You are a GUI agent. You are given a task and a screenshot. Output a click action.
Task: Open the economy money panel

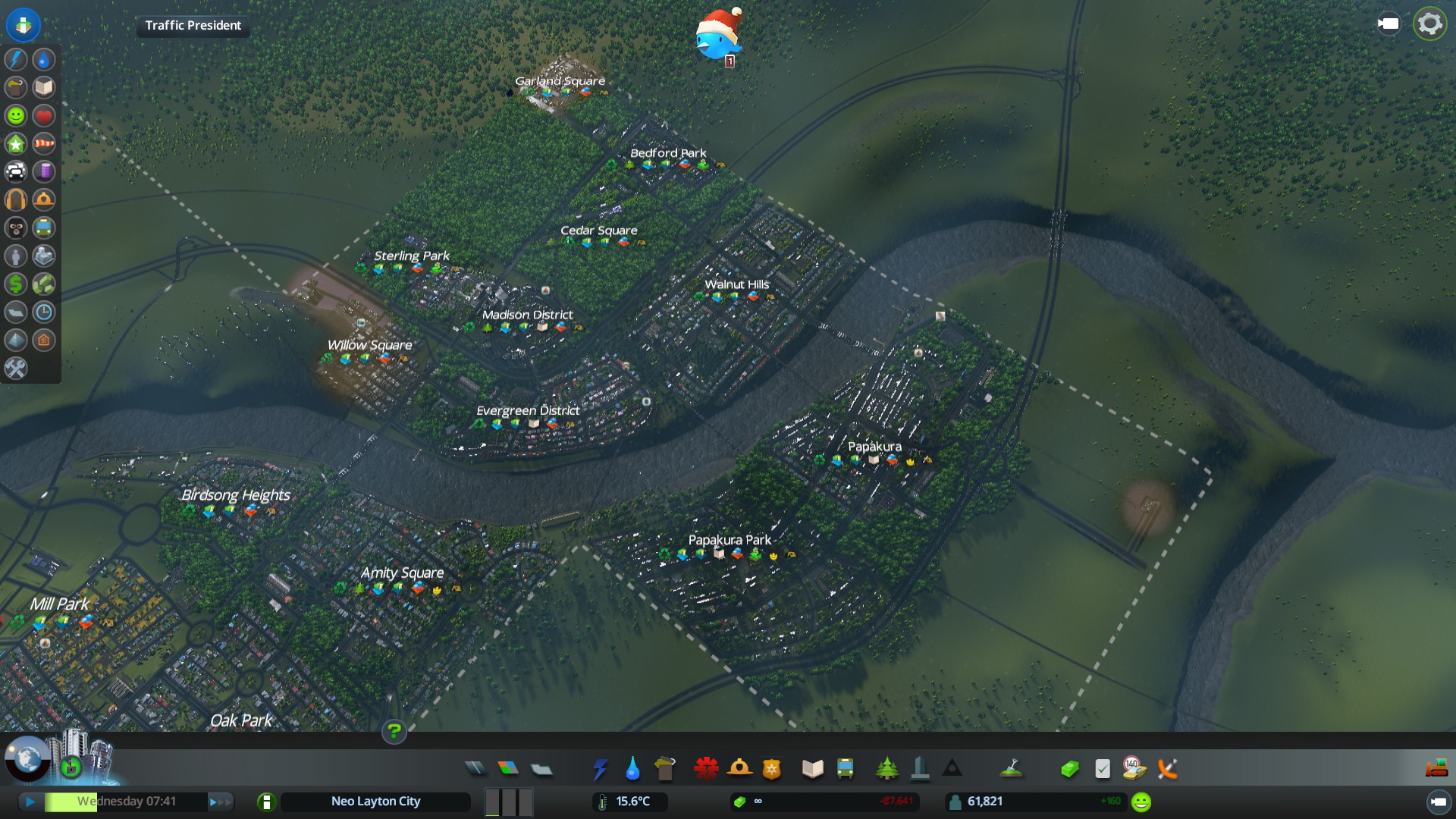(x=1069, y=769)
